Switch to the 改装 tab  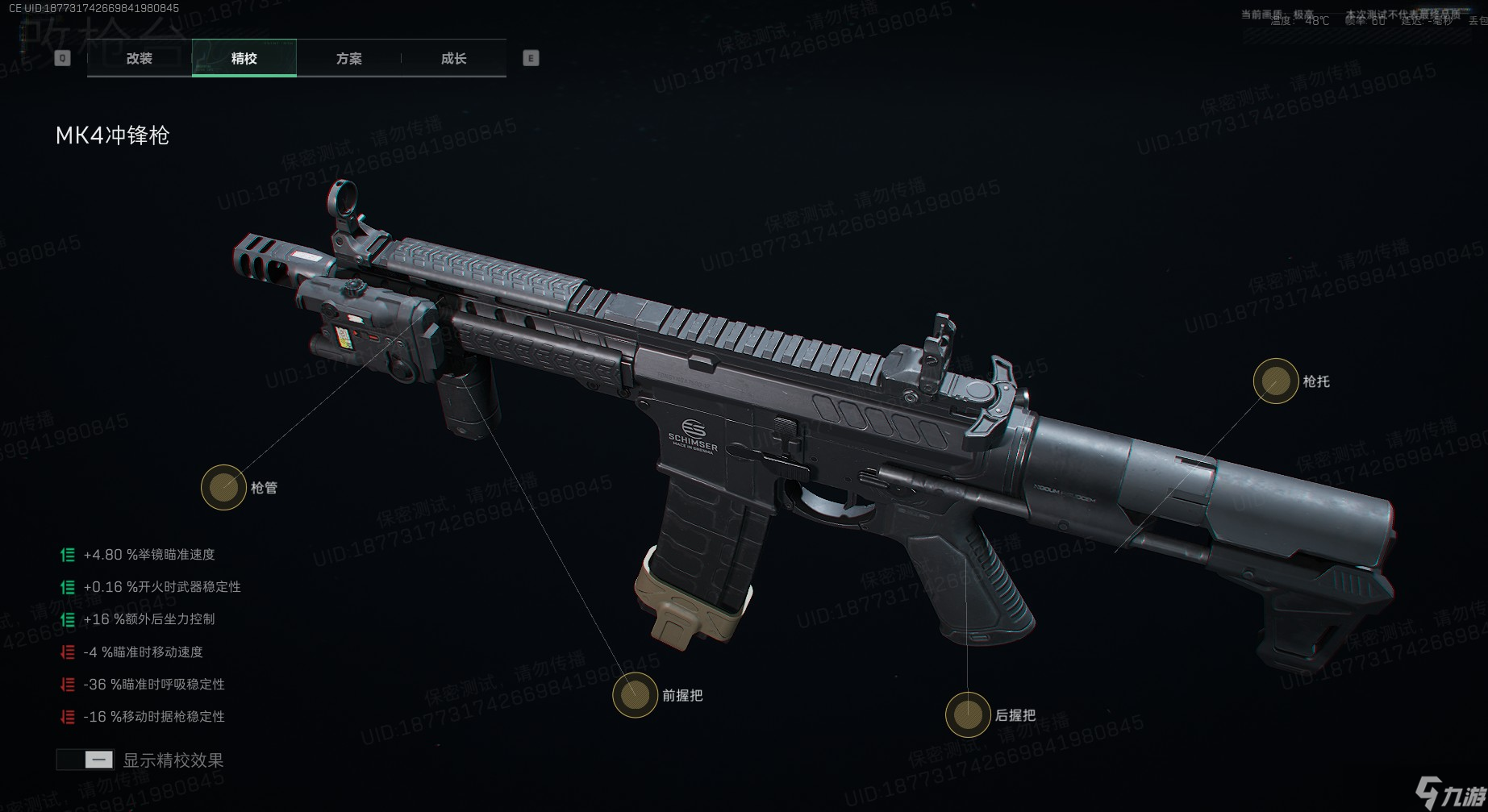(x=140, y=58)
